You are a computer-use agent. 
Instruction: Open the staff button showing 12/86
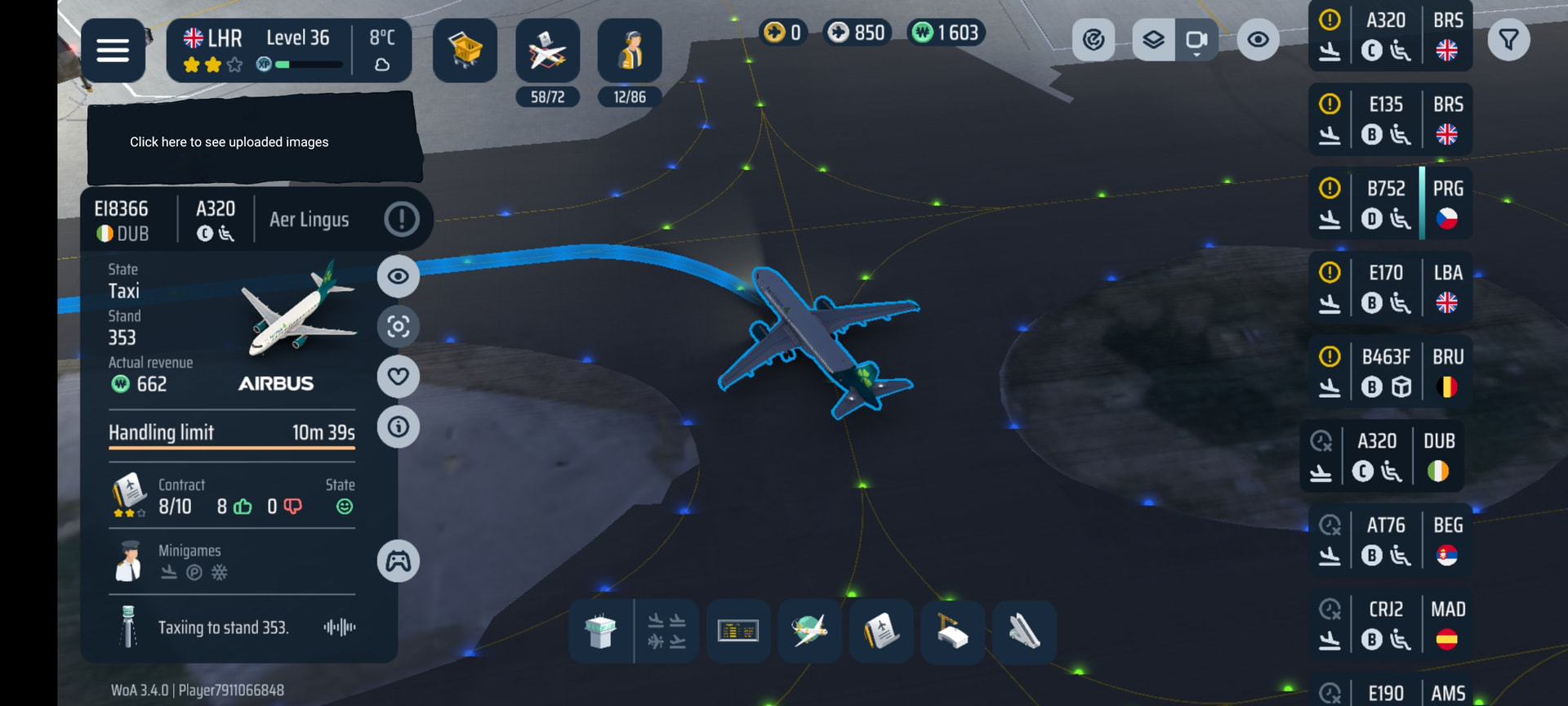[x=630, y=51]
